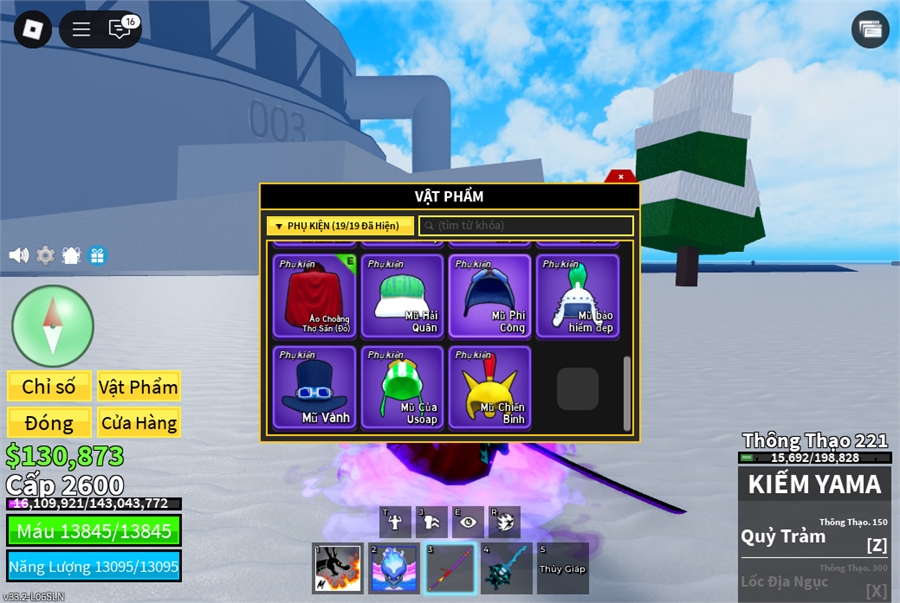Image resolution: width=900 pixels, height=603 pixels.
Task: Select the Thủy Giáp hotbar slot
Action: tap(562, 569)
